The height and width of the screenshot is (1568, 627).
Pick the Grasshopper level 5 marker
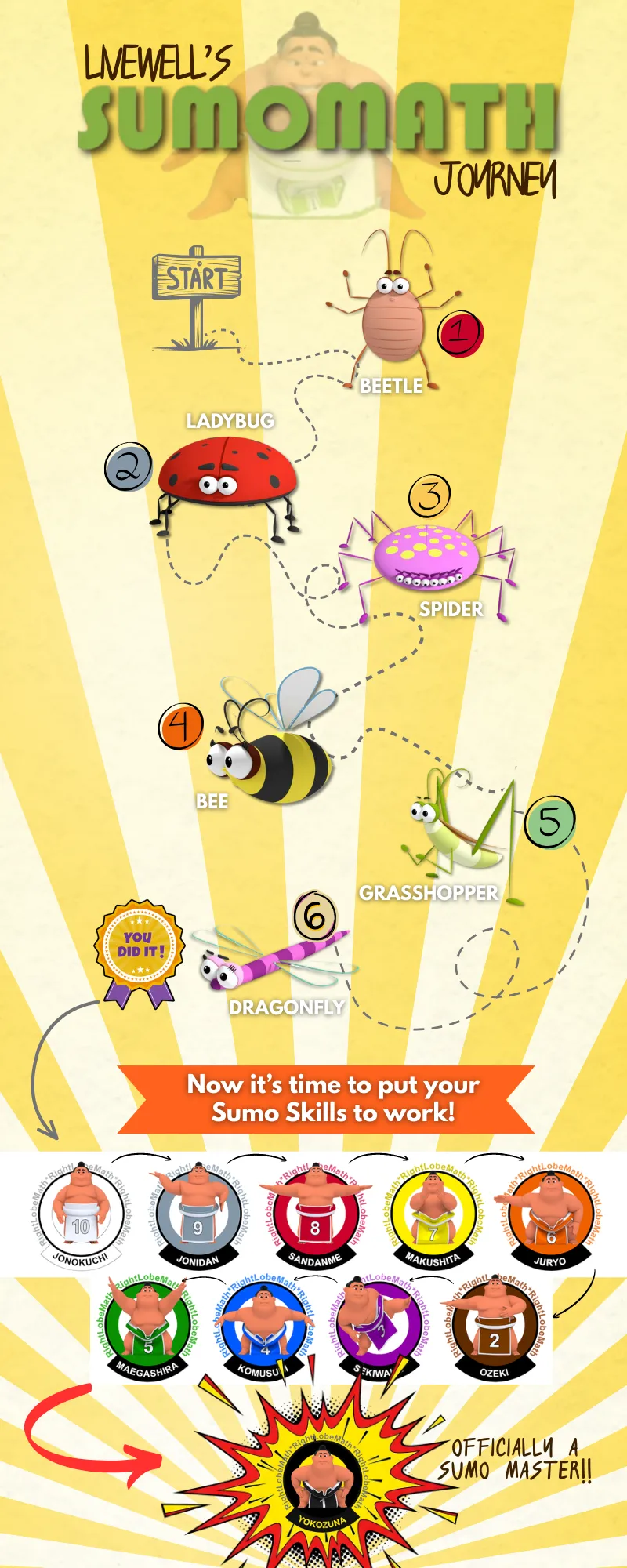(x=550, y=822)
